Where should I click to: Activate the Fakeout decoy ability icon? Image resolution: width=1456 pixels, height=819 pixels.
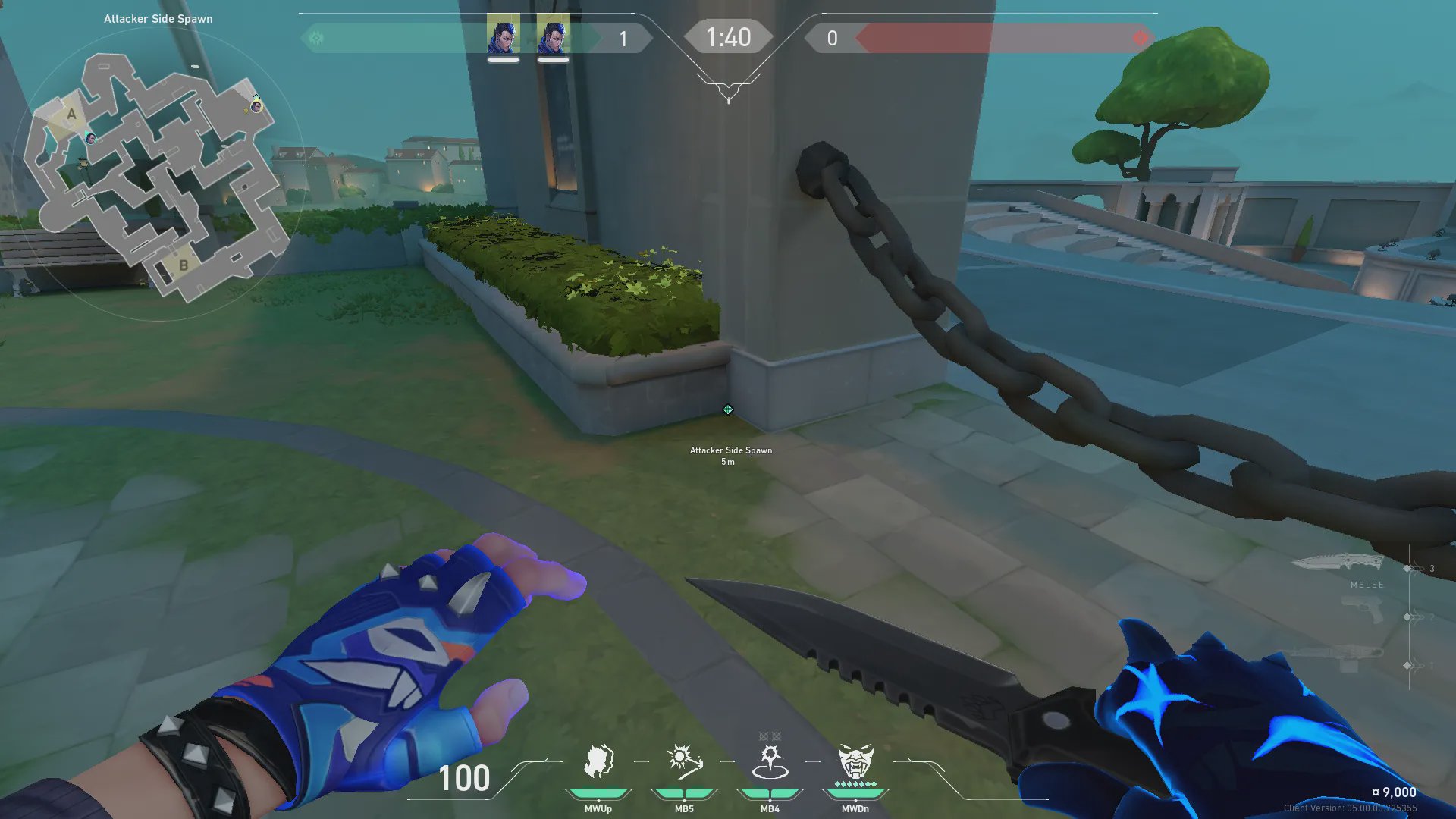coord(598,762)
